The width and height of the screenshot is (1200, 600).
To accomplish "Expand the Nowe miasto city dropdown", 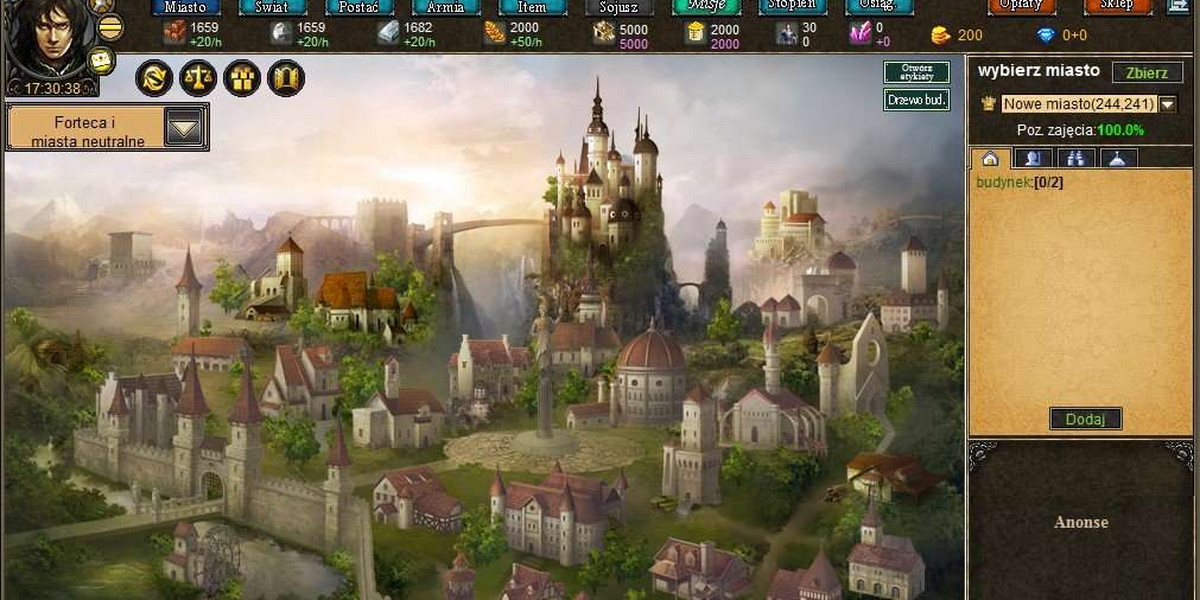I will (1166, 104).
